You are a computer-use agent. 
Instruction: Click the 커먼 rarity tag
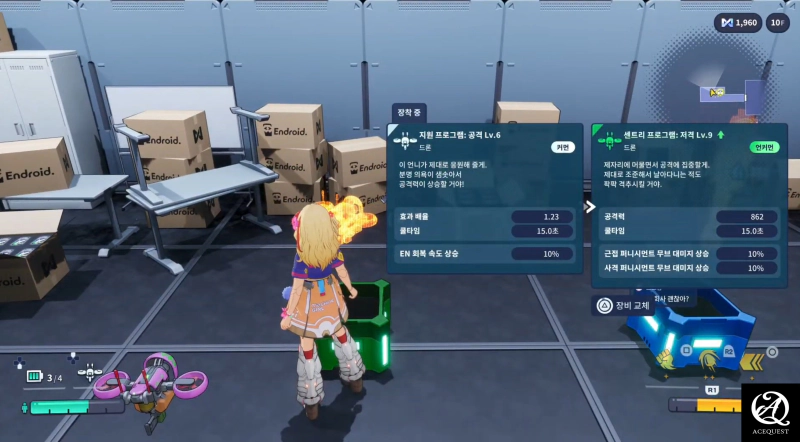pos(561,147)
